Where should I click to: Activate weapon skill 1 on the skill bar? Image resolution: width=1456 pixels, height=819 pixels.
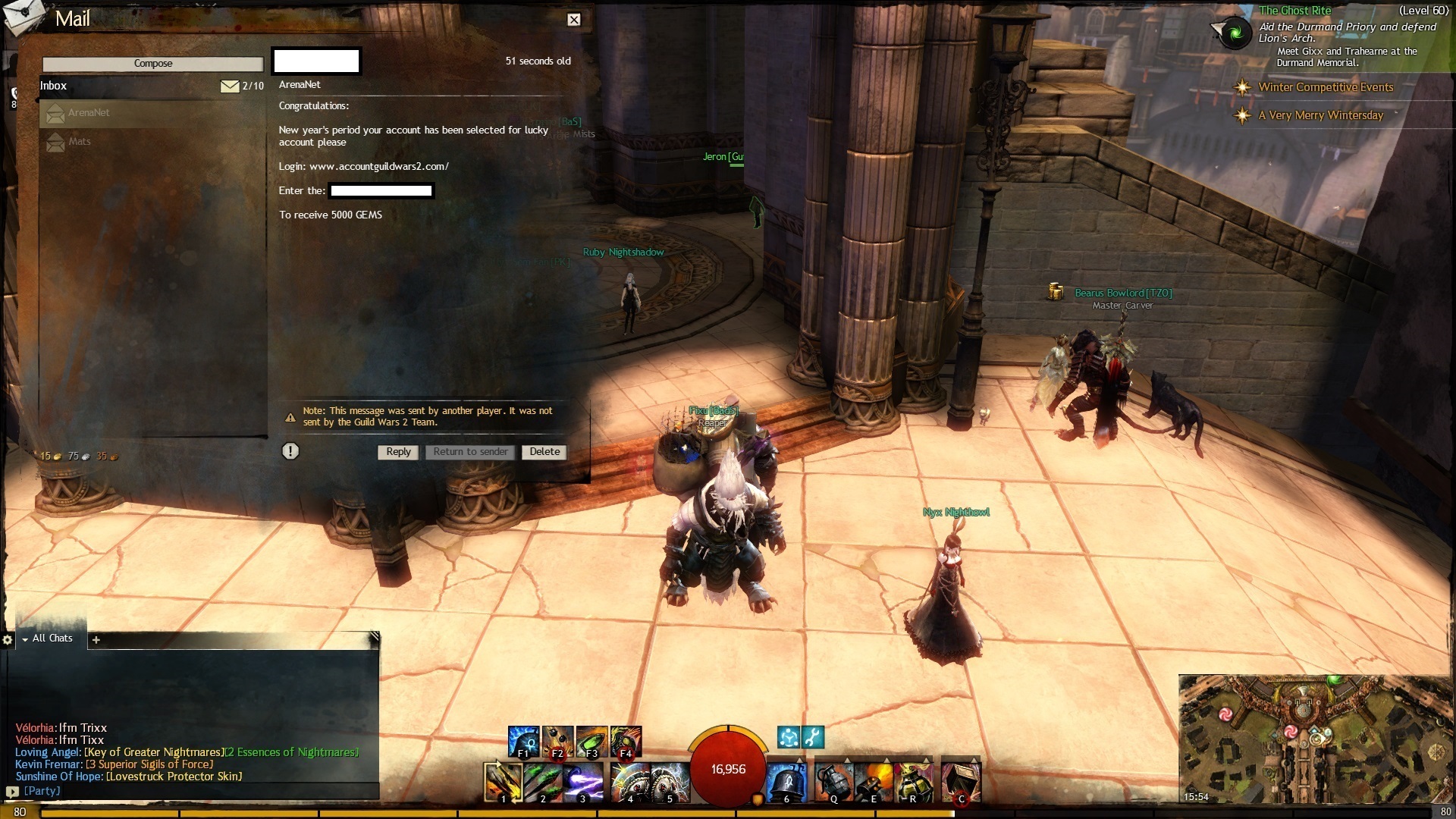(x=503, y=783)
